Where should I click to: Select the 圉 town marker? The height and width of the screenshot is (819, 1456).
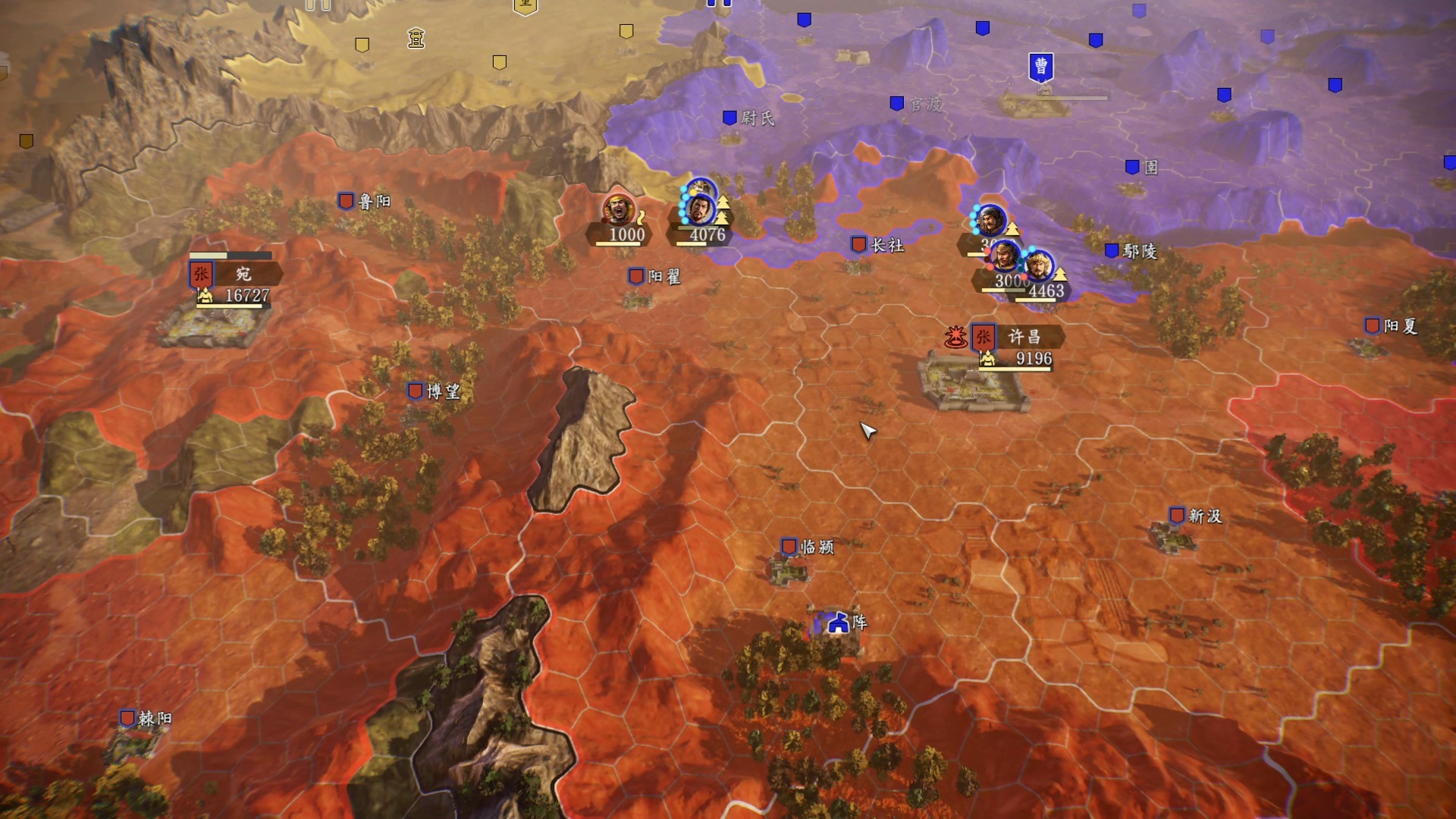click(1132, 168)
